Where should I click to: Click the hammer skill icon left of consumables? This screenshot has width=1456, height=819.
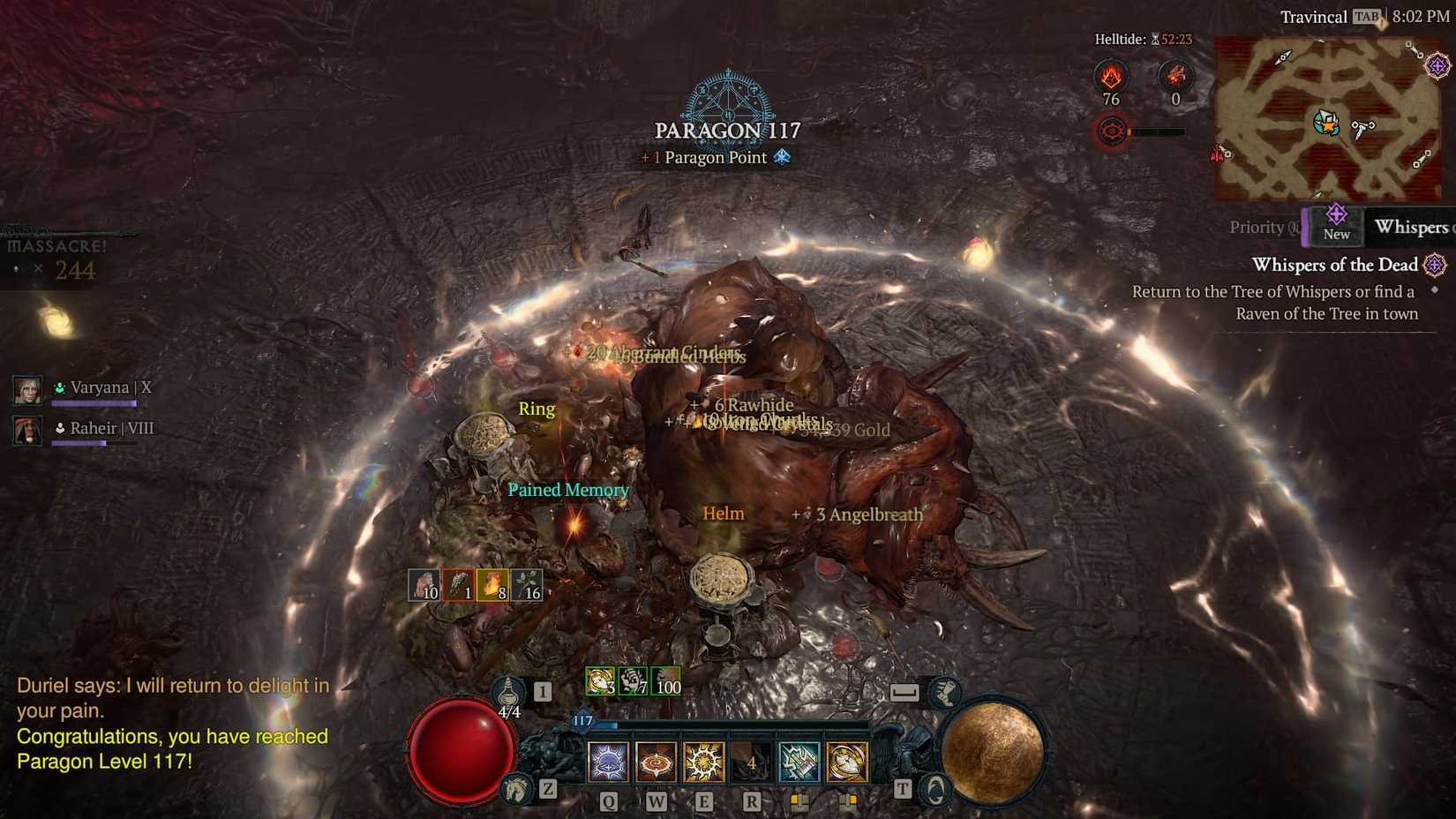[x=799, y=762]
